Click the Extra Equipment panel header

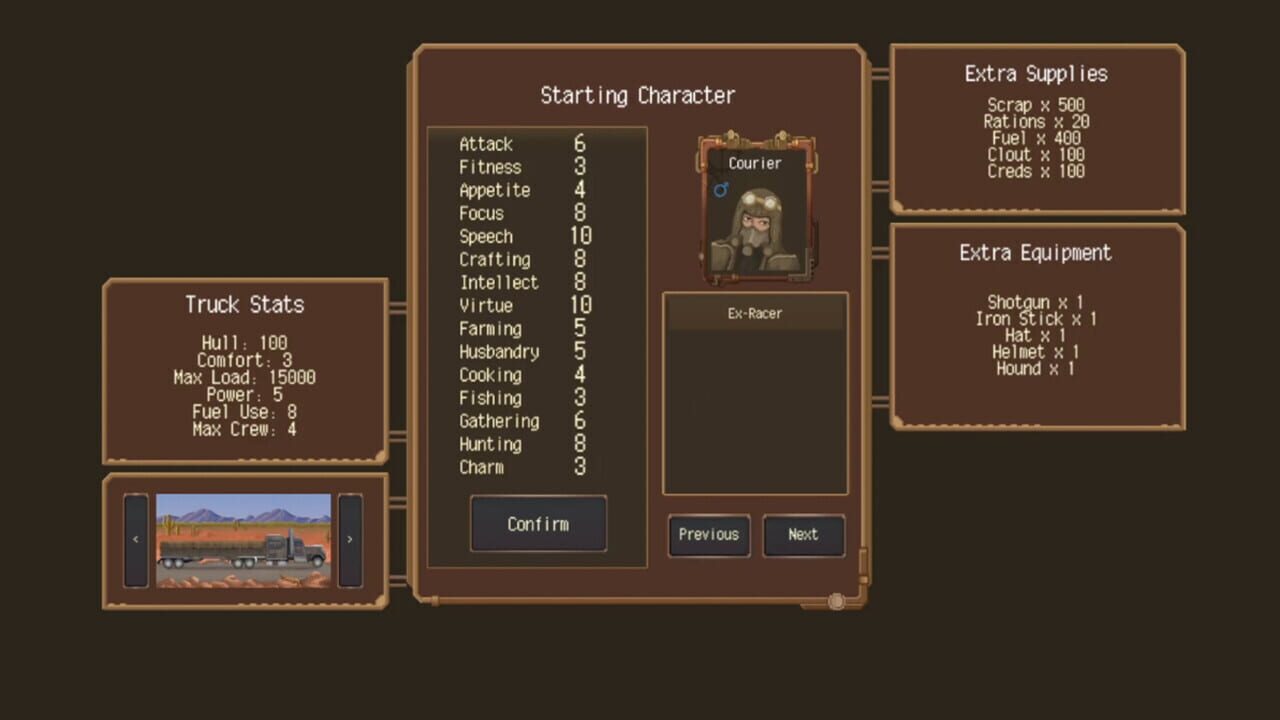tap(1035, 253)
